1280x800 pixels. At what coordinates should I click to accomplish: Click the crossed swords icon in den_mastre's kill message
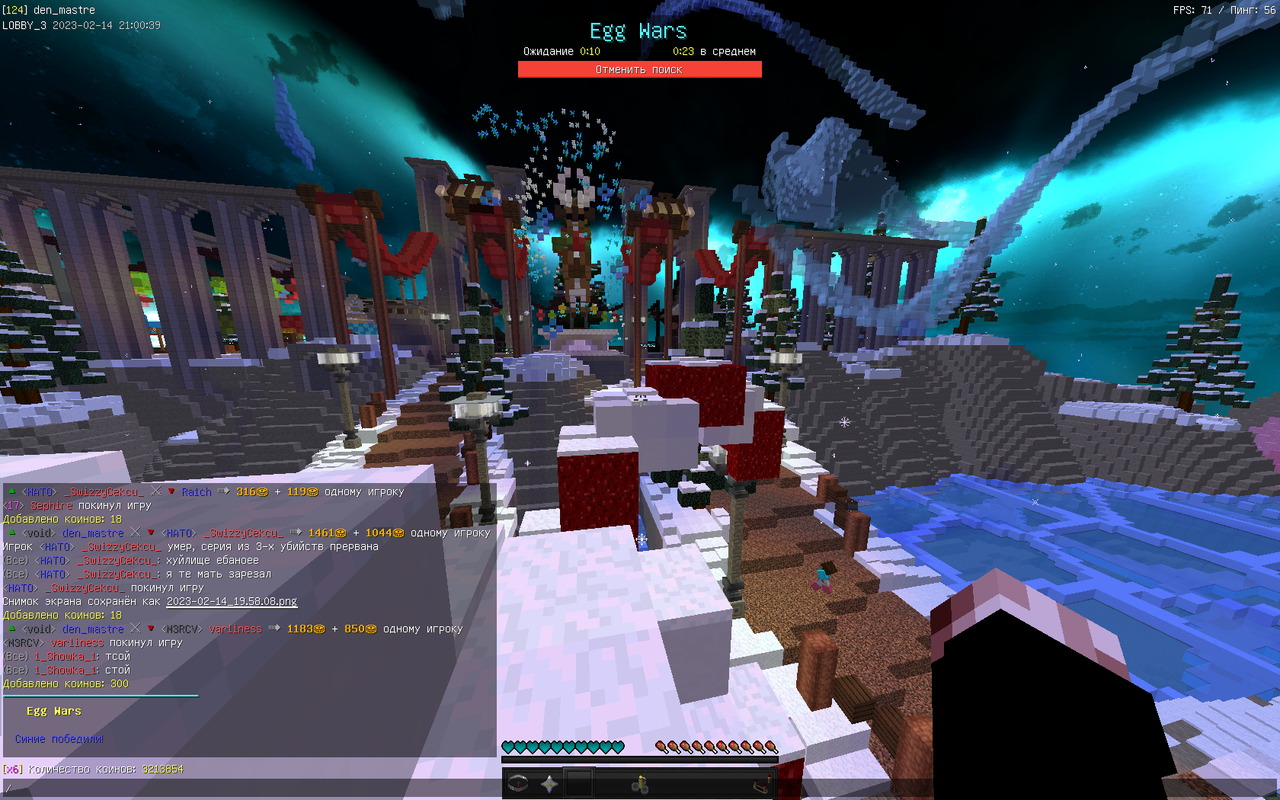click(133, 533)
